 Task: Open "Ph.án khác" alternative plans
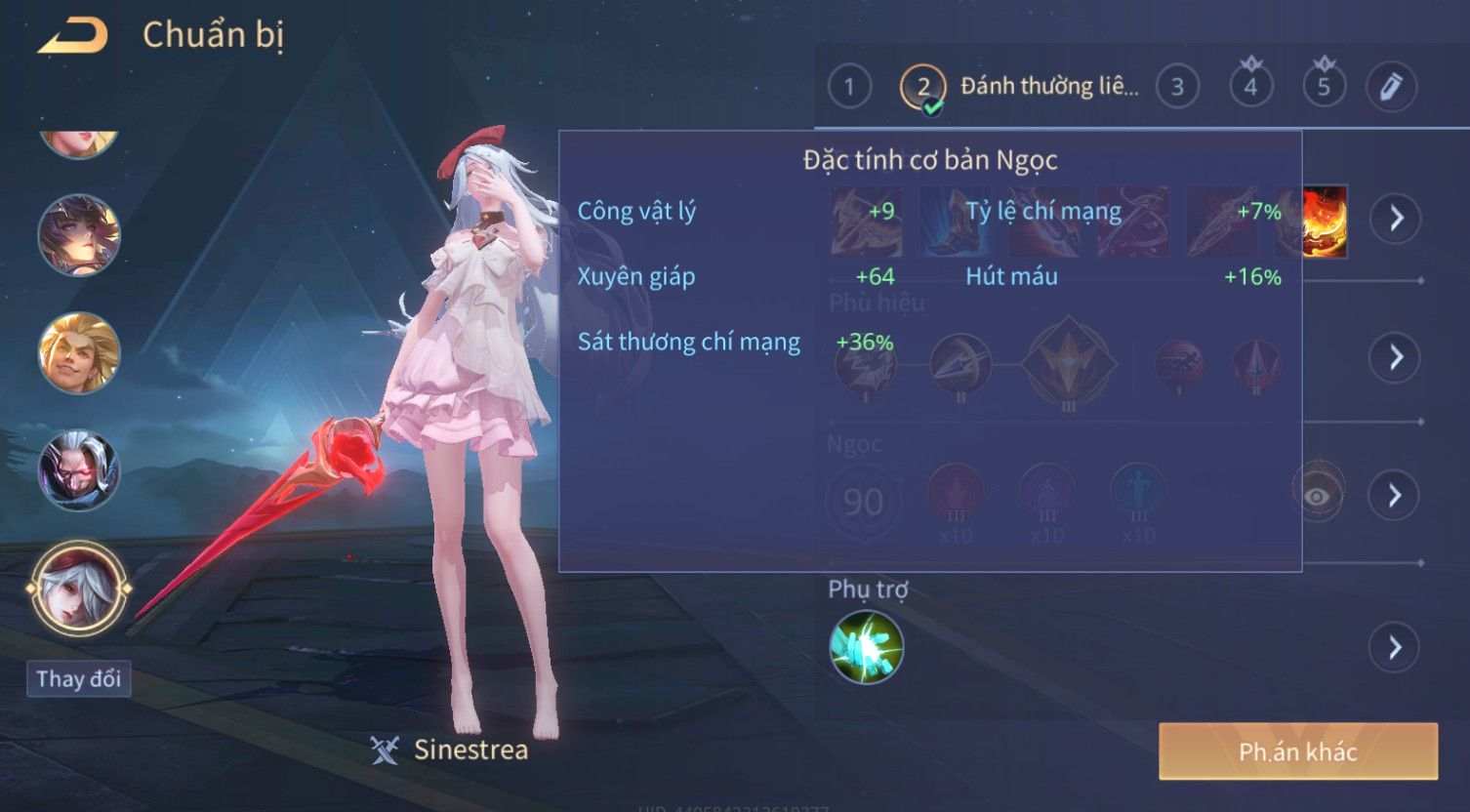point(1297,751)
